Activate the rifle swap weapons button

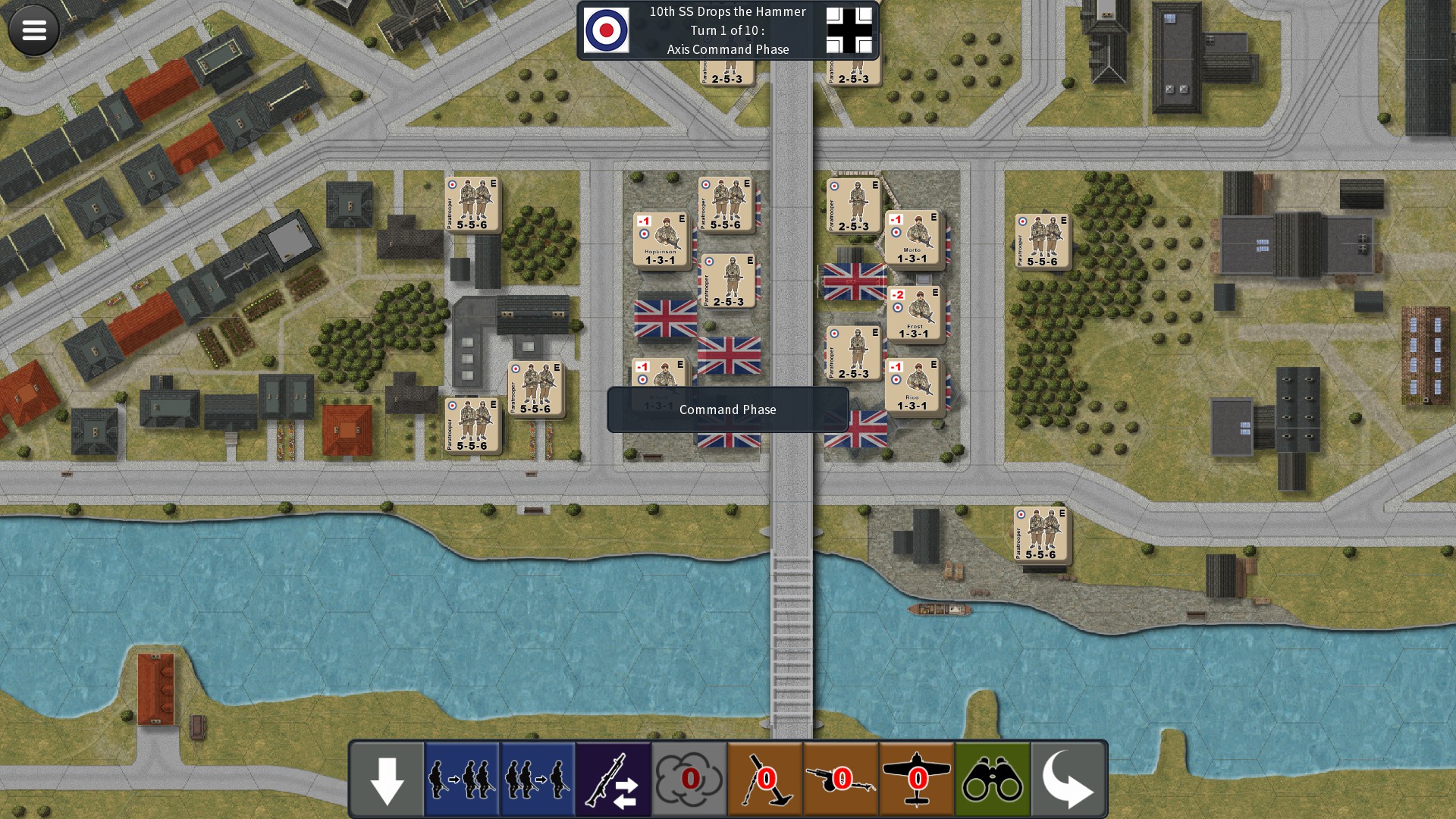tap(613, 780)
